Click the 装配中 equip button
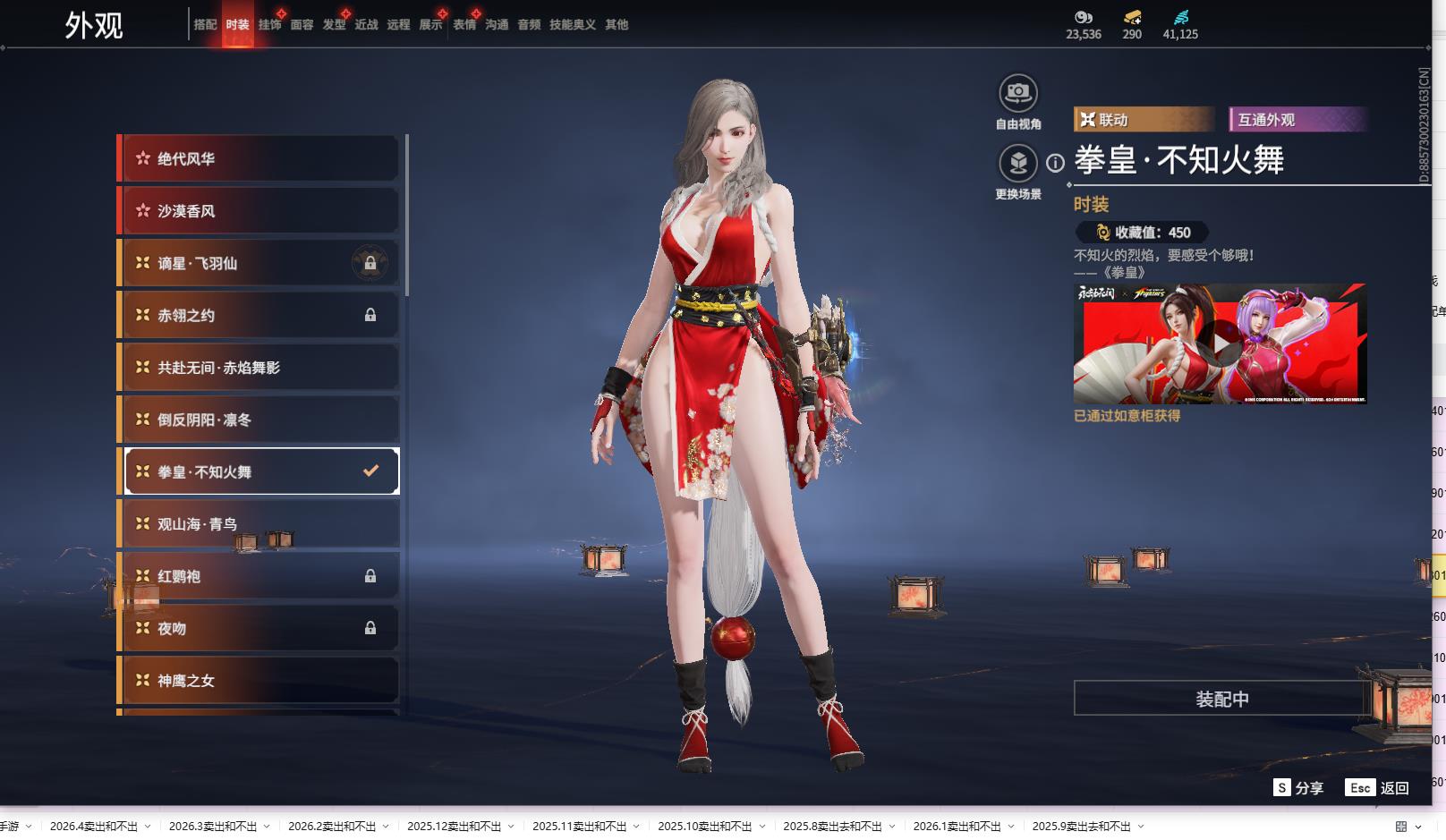1446x840 pixels. click(x=1221, y=699)
